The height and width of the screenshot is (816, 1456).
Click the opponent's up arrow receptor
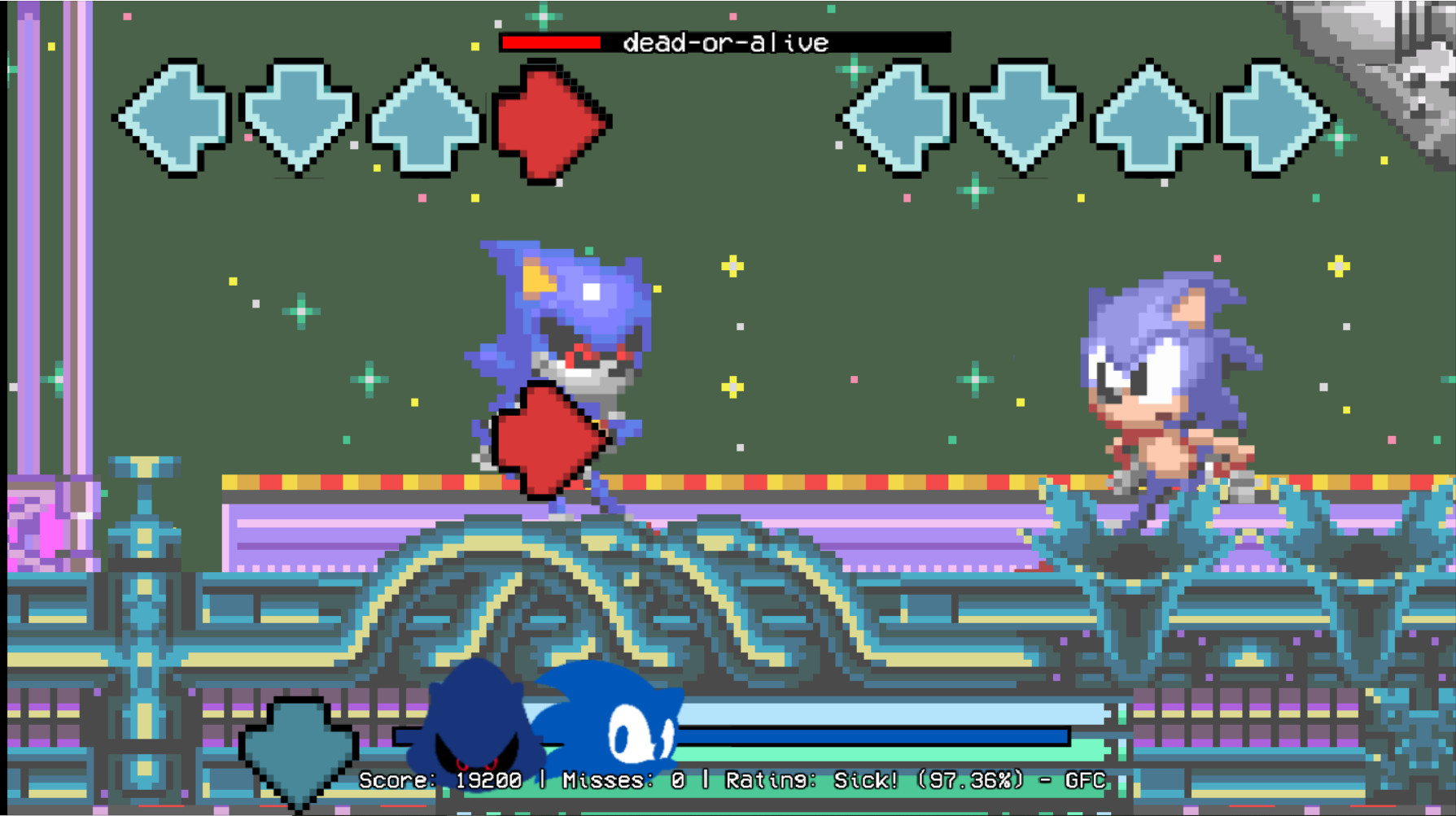(x=423, y=120)
